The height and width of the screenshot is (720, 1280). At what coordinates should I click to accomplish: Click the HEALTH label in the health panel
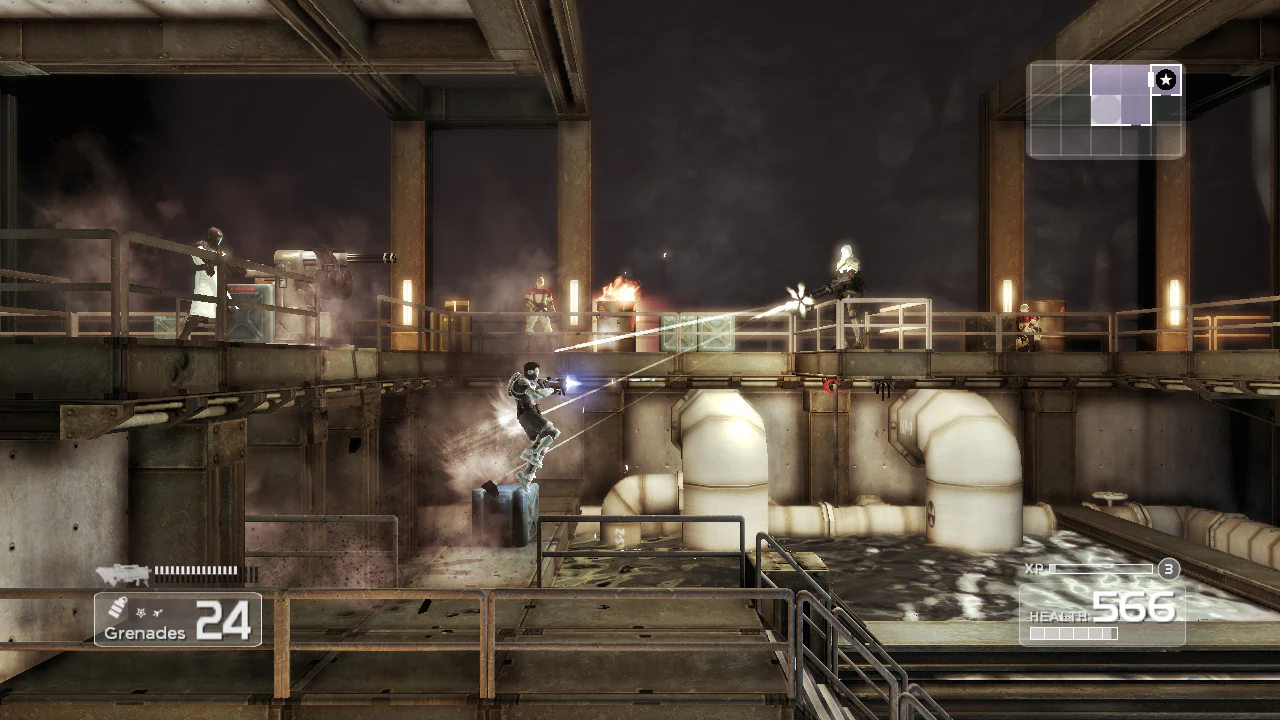click(x=1062, y=616)
